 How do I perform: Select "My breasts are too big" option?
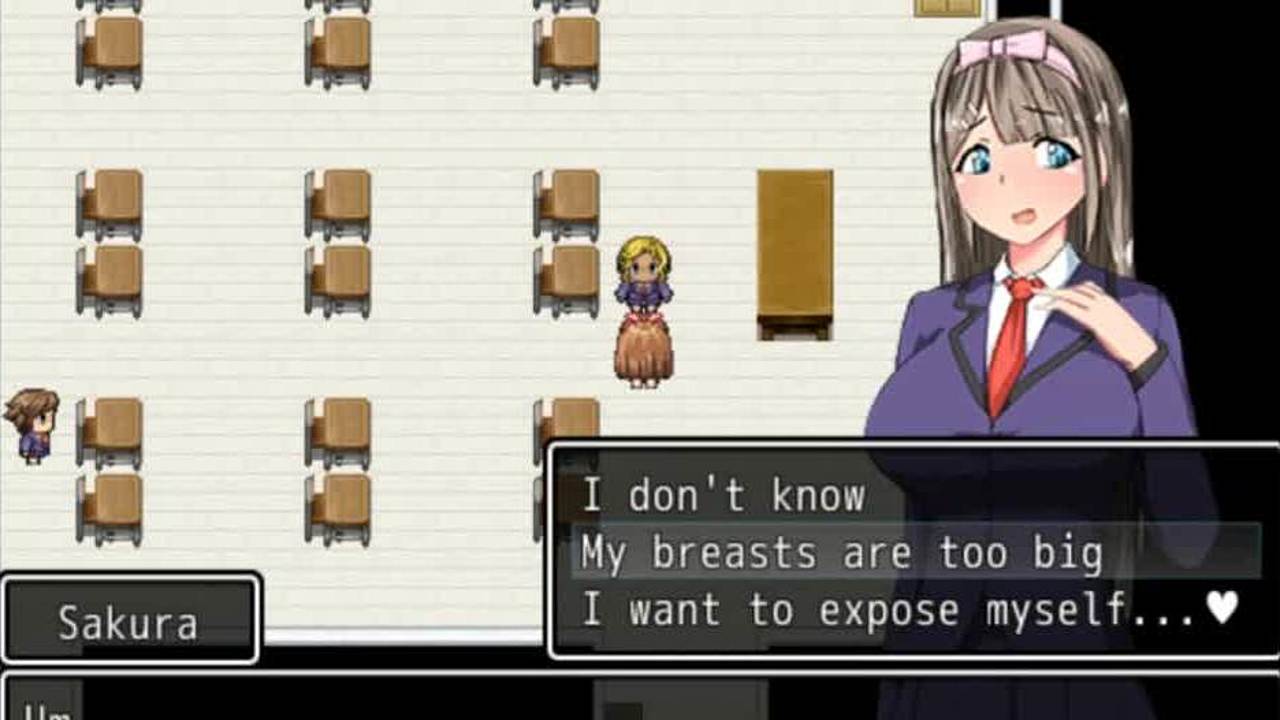pyautogui.click(x=841, y=553)
